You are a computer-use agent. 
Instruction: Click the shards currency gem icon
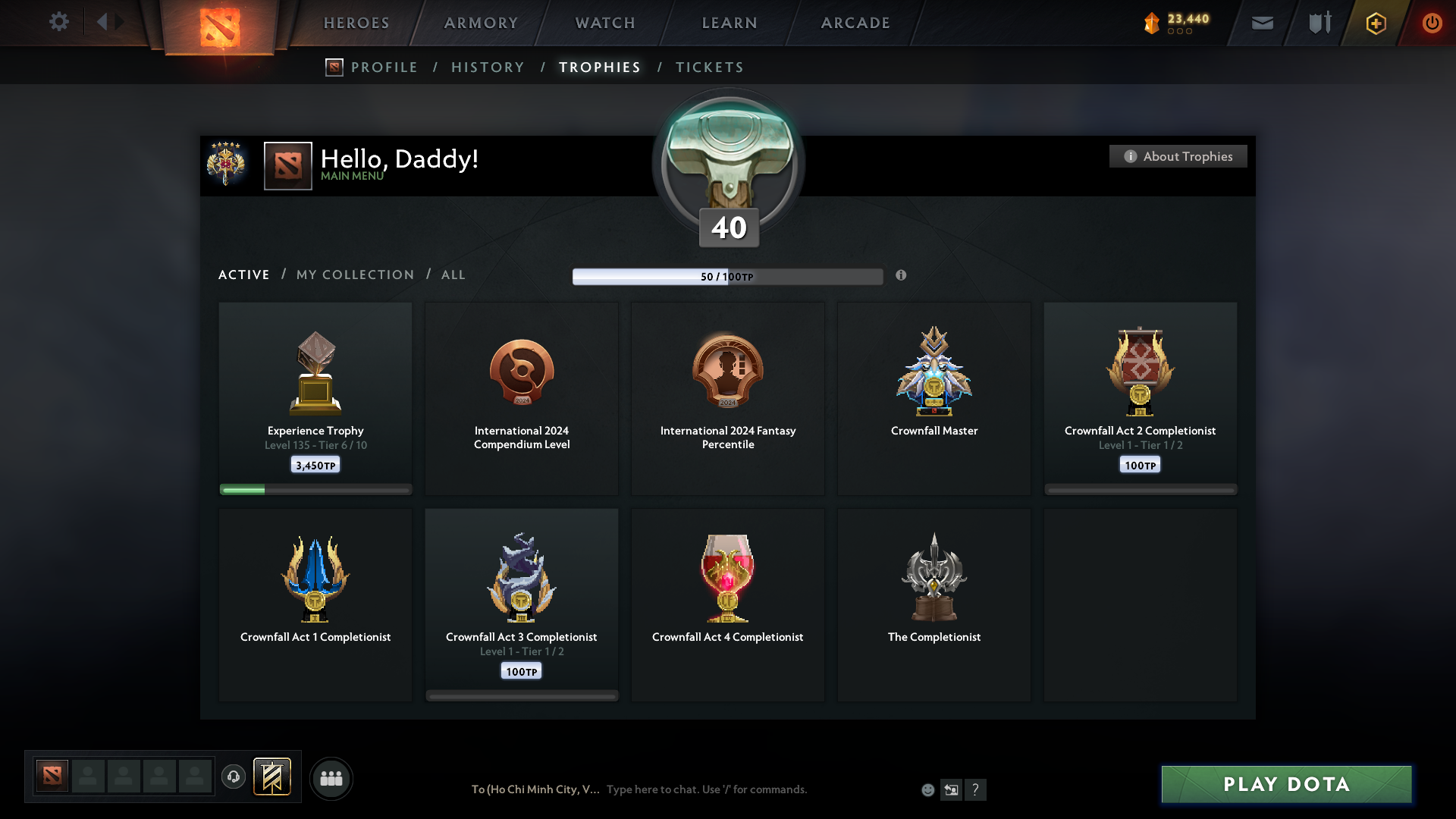[1151, 22]
